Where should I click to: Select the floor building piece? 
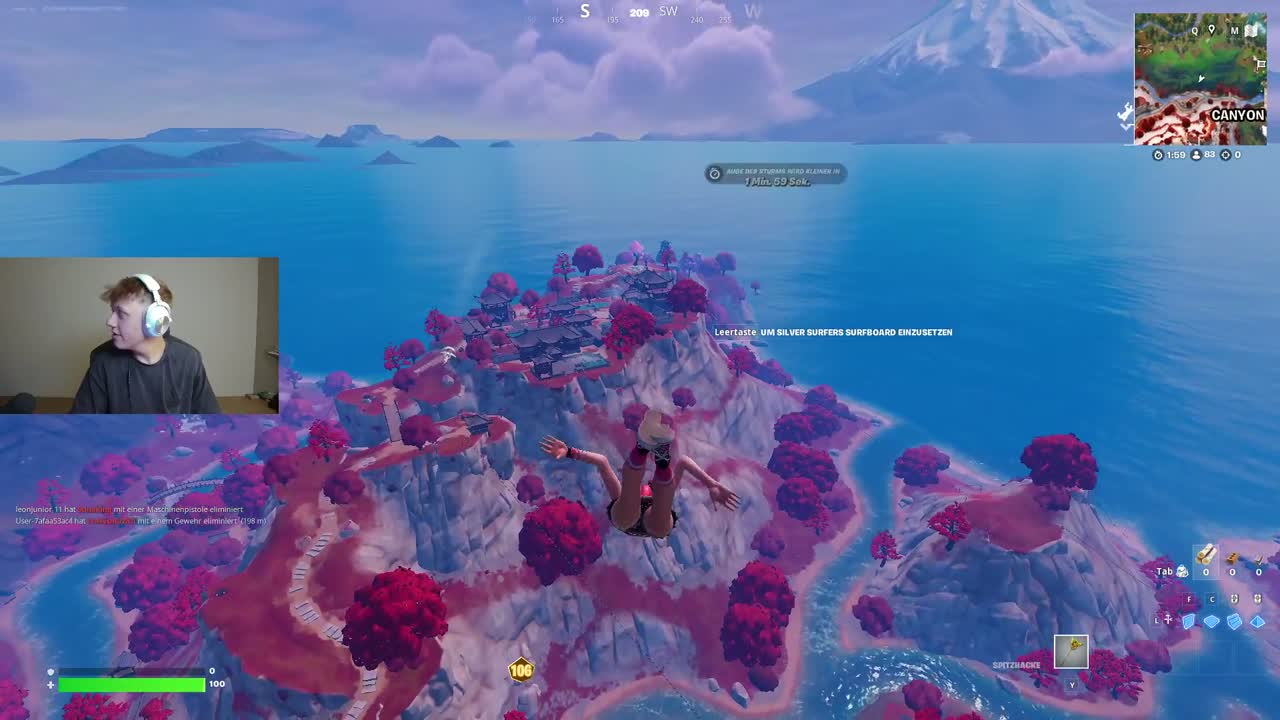click(1211, 621)
